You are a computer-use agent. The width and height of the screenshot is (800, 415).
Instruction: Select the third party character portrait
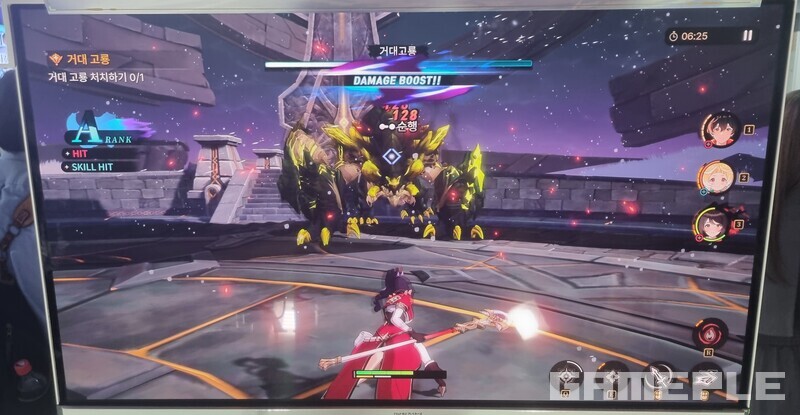pyautogui.click(x=712, y=224)
